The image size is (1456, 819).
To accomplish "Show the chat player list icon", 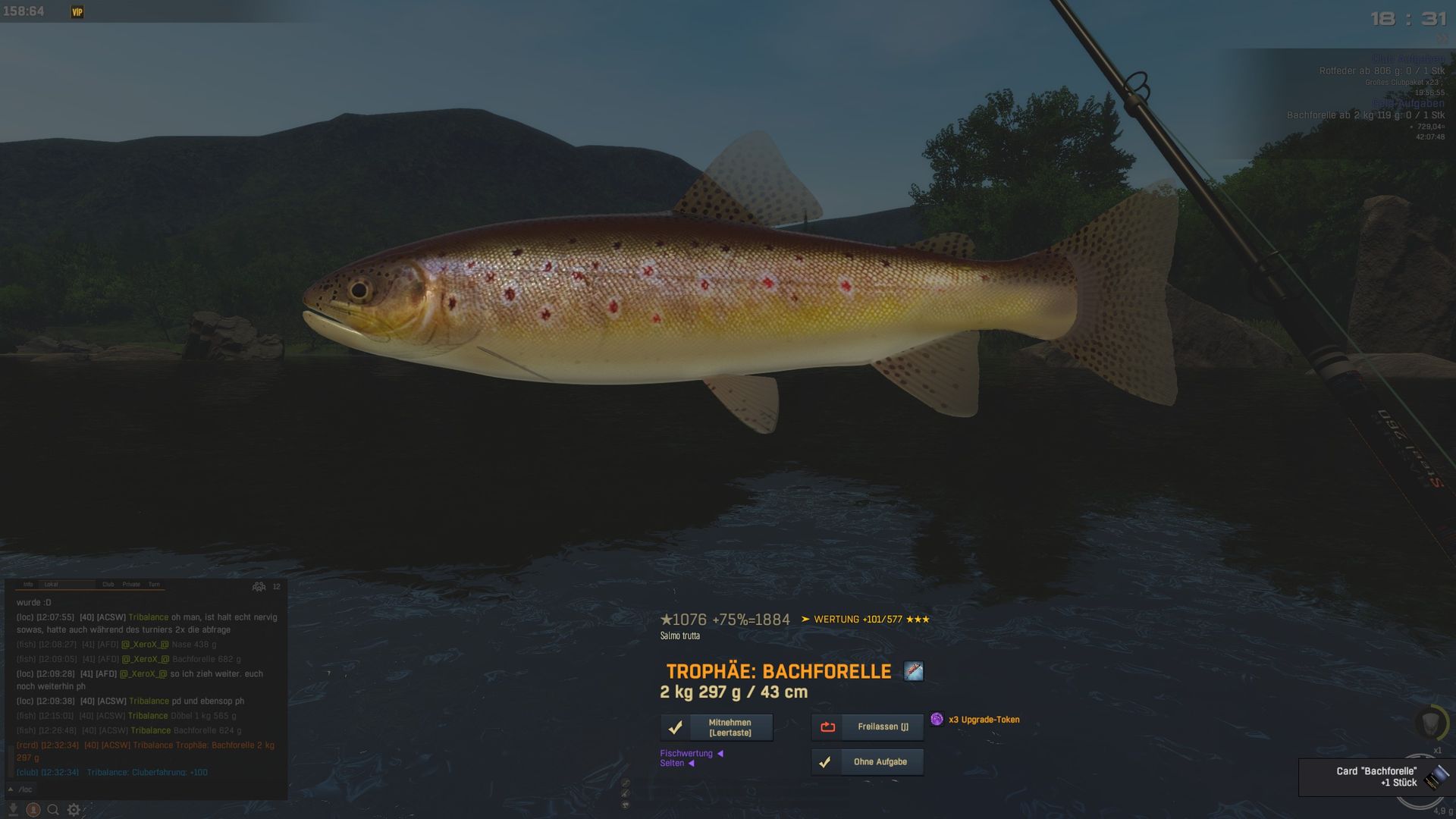I will 259,586.
